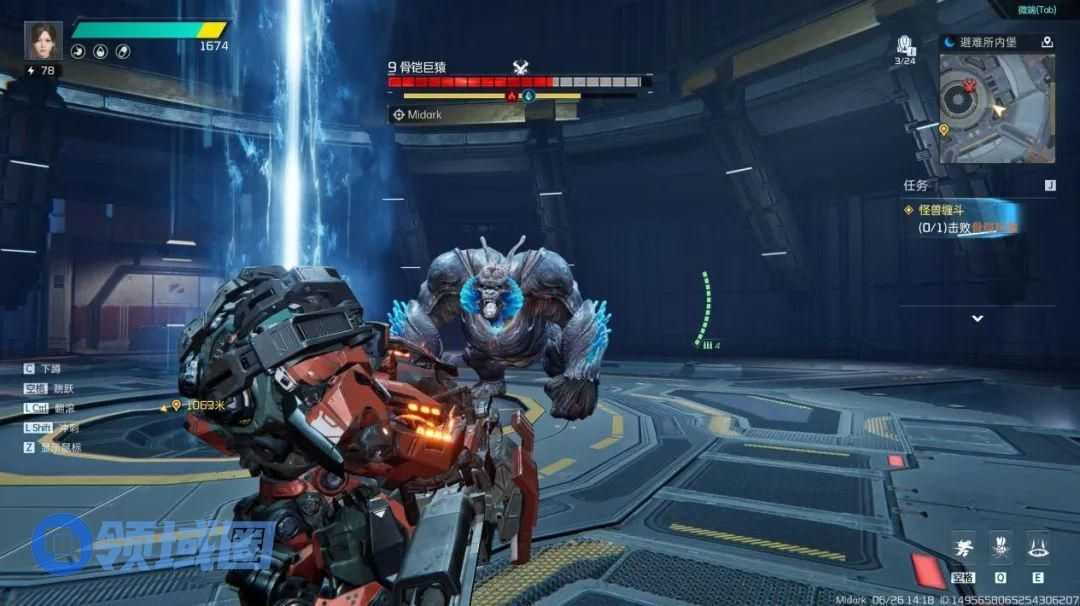Click the player character portrait
The width and height of the screenshot is (1080, 606).
click(43, 41)
